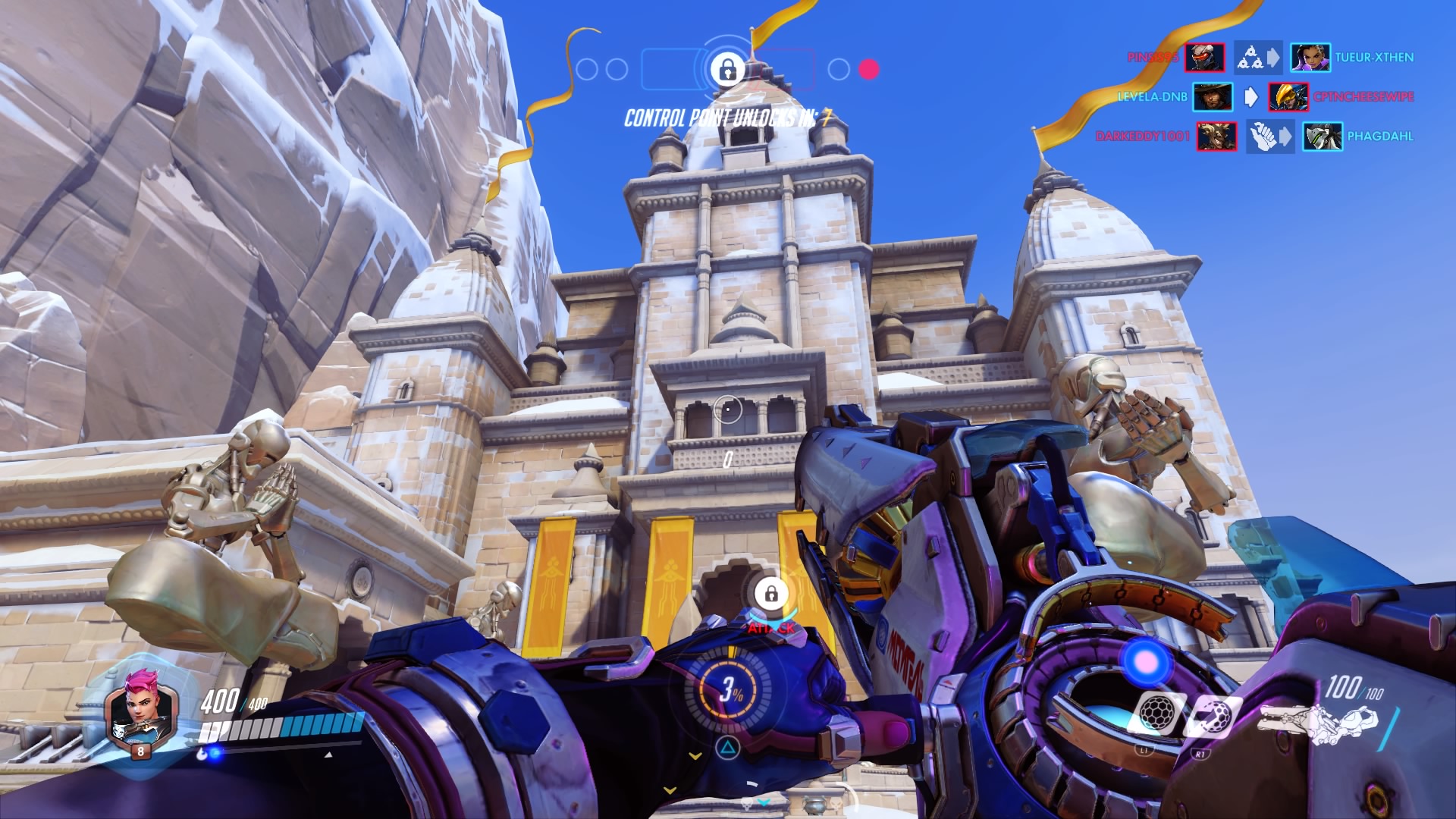
Task: Click the melee fist kill icon in kill feed
Action: (1263, 136)
